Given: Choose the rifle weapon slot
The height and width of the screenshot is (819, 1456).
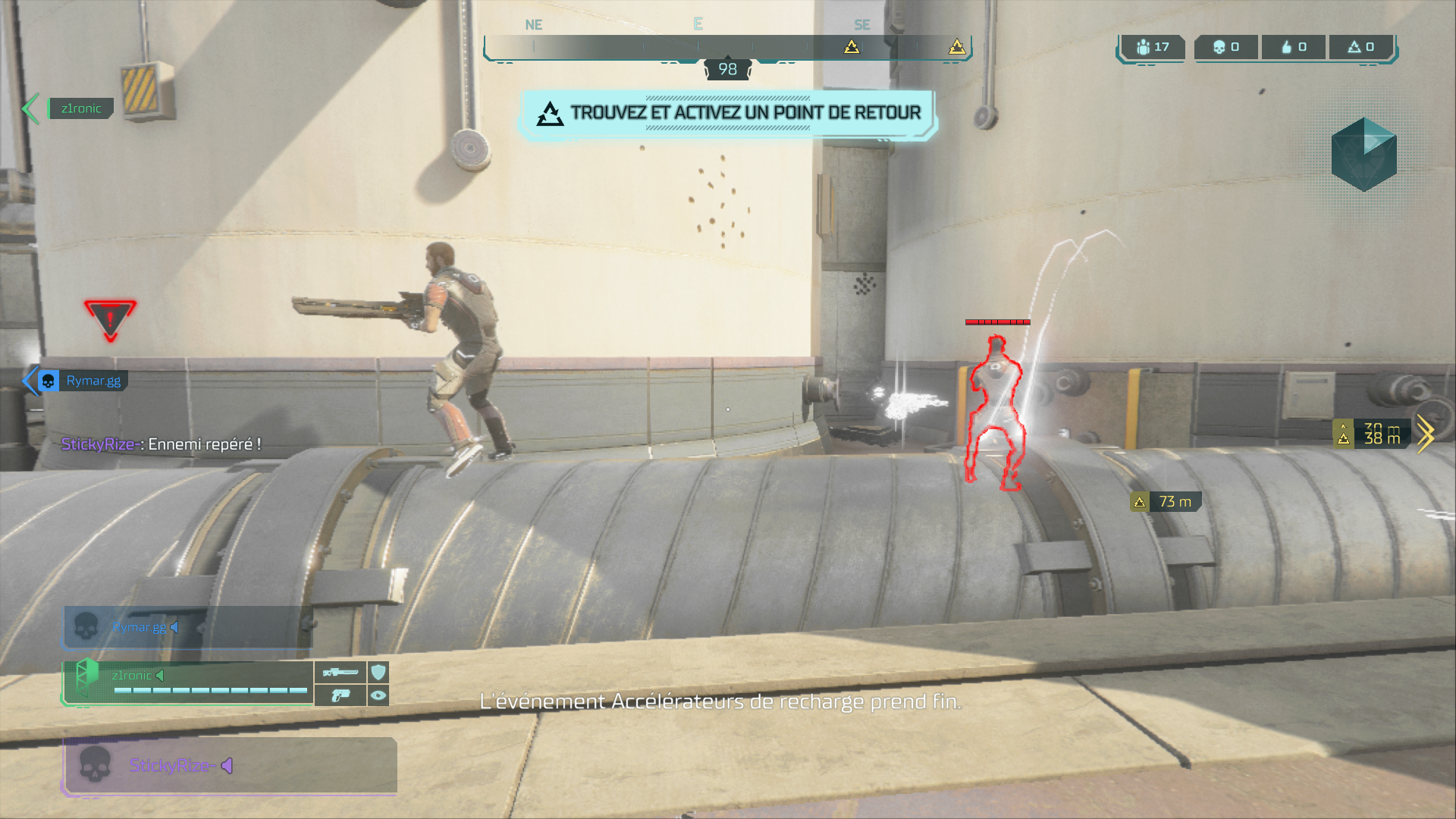Looking at the screenshot, I should [340, 672].
